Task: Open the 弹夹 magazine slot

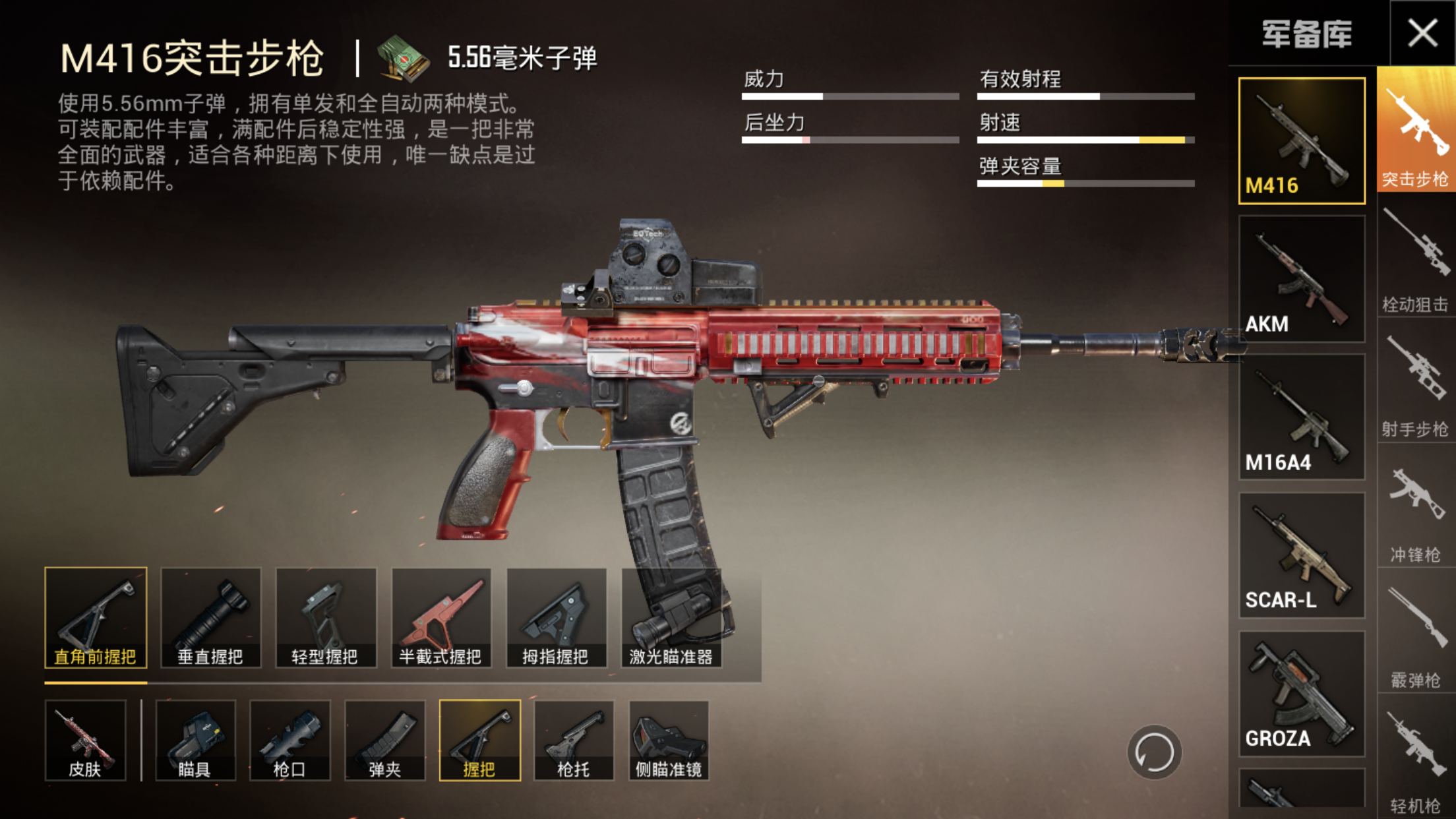Action: [x=384, y=741]
